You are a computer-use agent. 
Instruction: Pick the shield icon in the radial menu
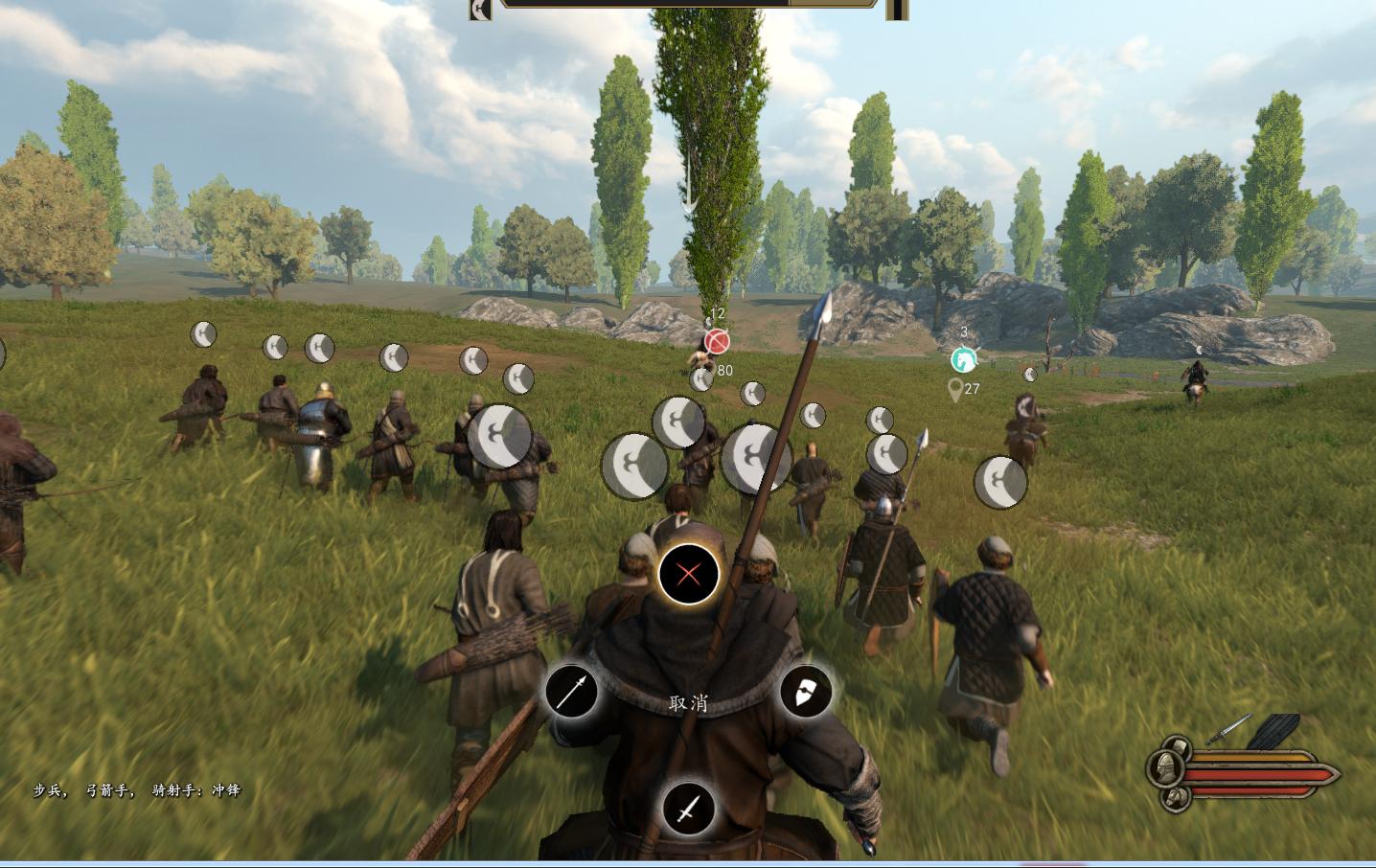pos(805,692)
